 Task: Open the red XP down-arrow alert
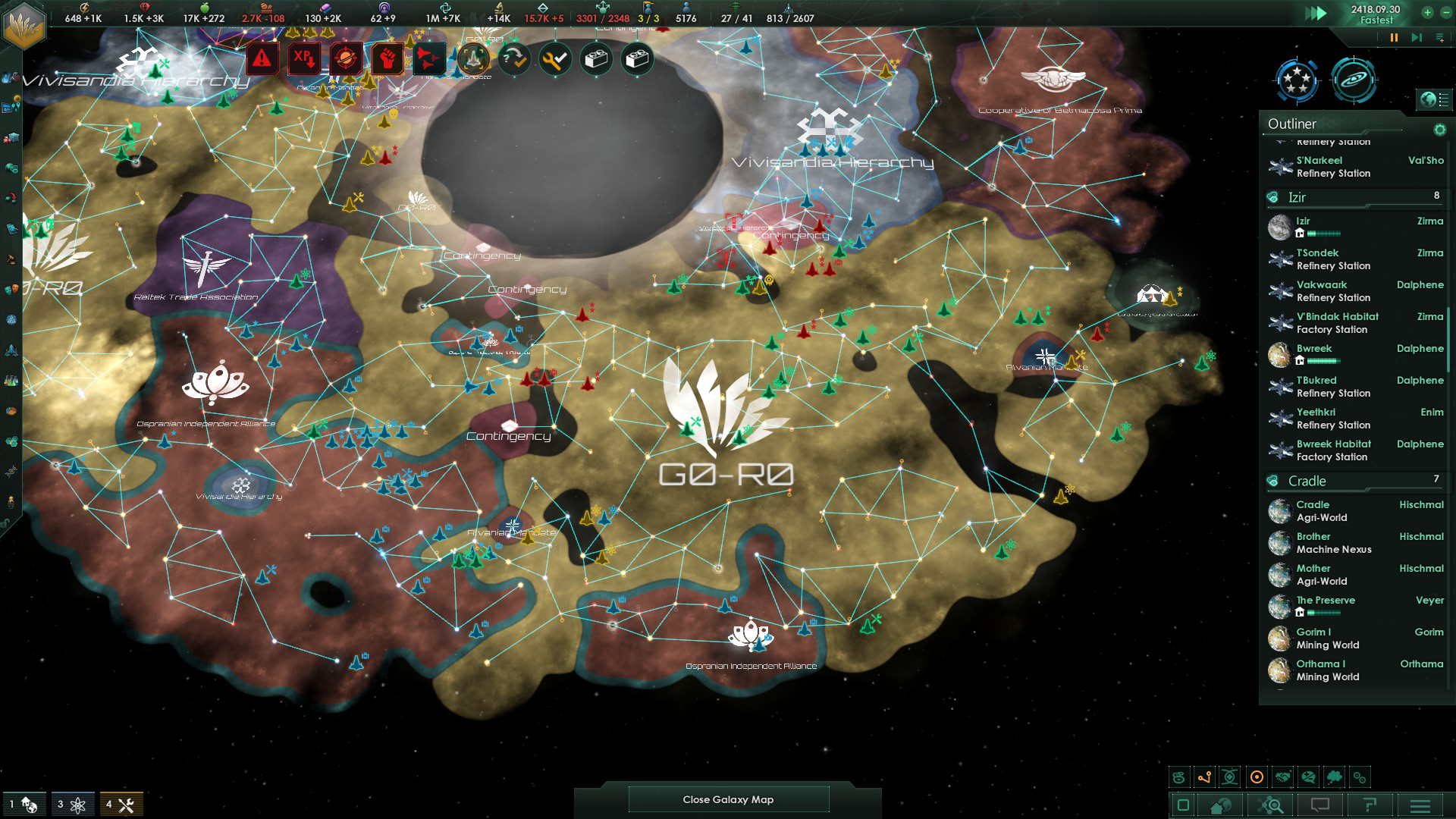tap(304, 58)
